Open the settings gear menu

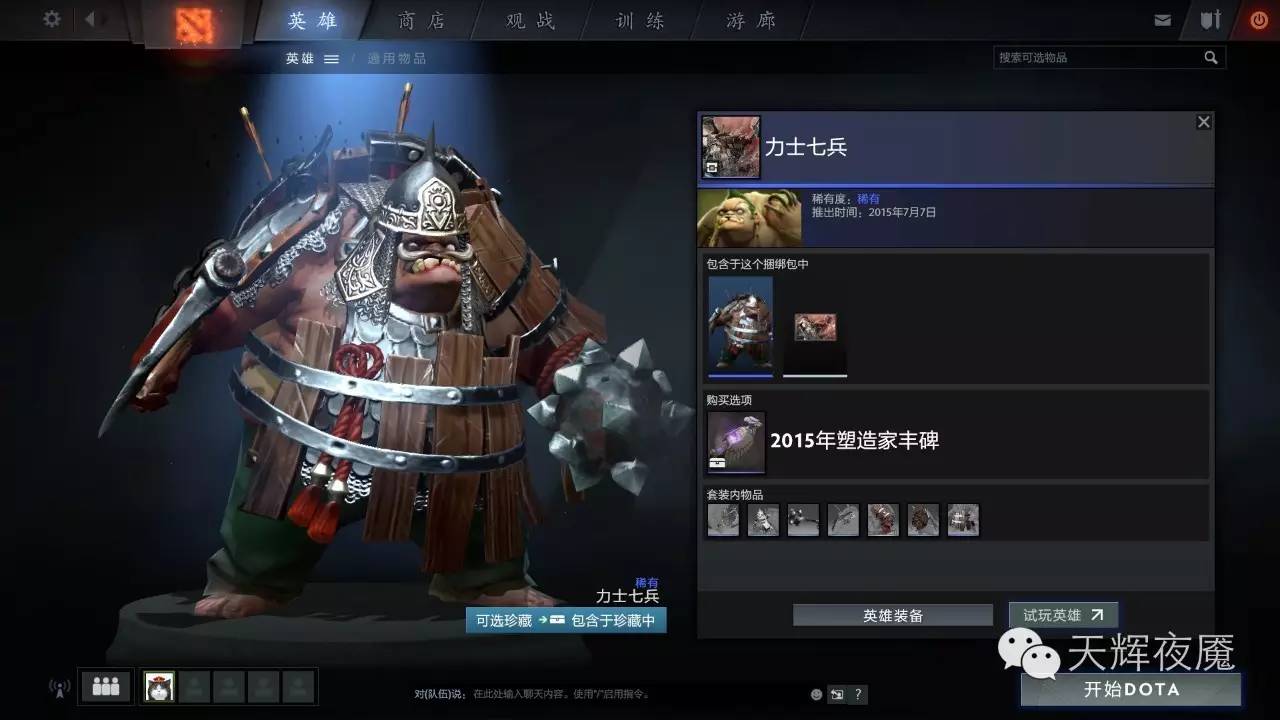tap(50, 19)
